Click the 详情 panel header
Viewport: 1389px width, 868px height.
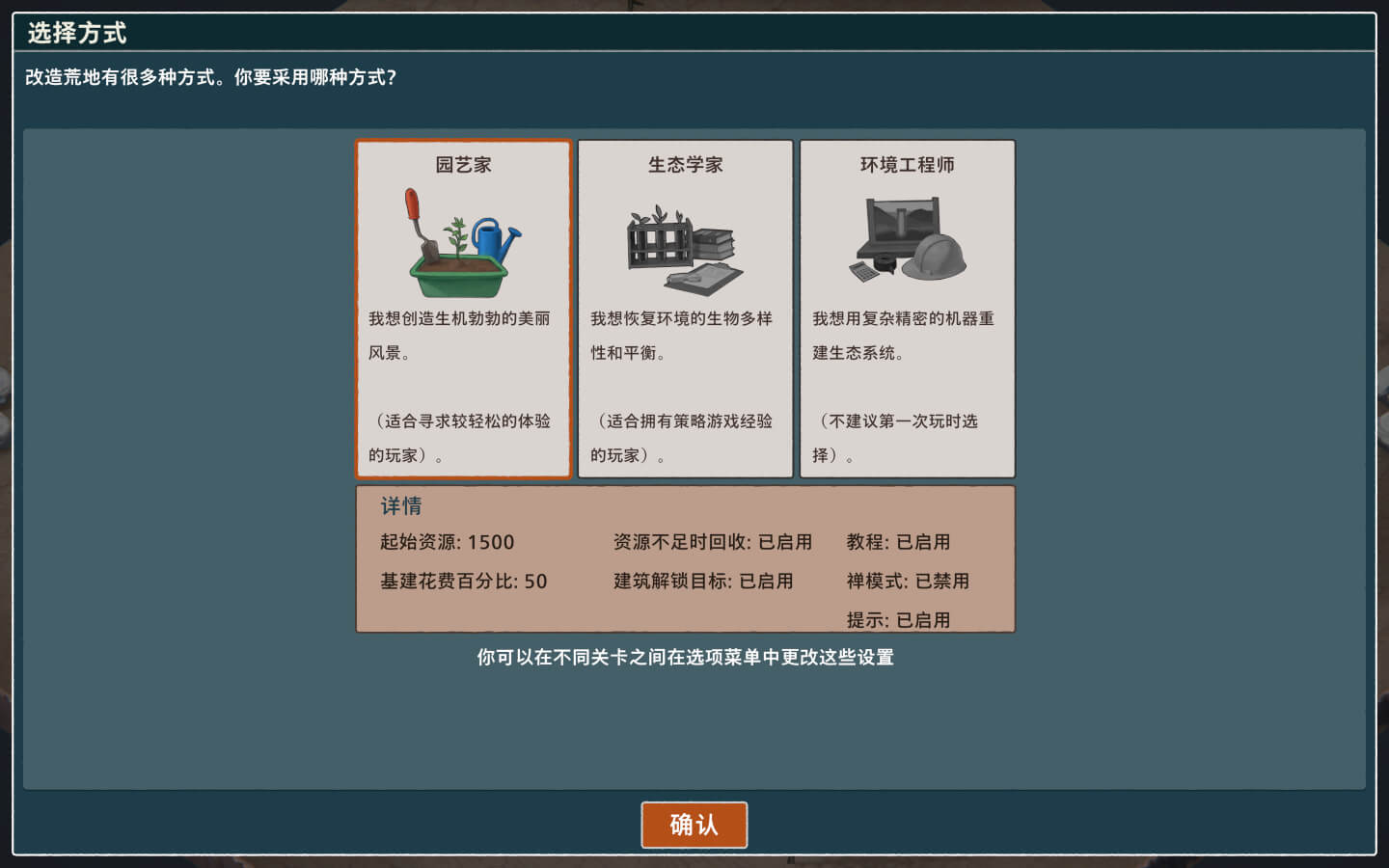coord(402,505)
